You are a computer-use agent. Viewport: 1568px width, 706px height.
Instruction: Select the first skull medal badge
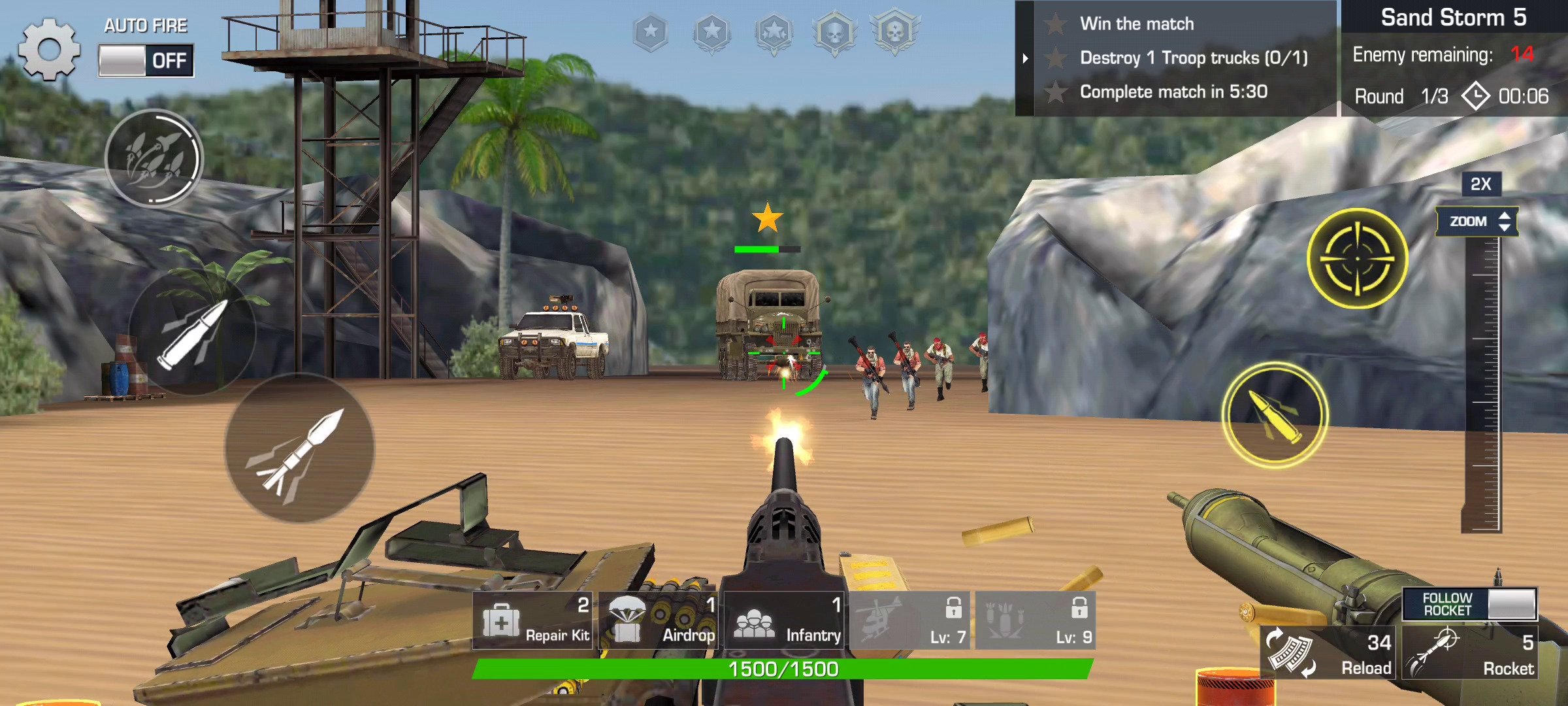[x=838, y=33]
